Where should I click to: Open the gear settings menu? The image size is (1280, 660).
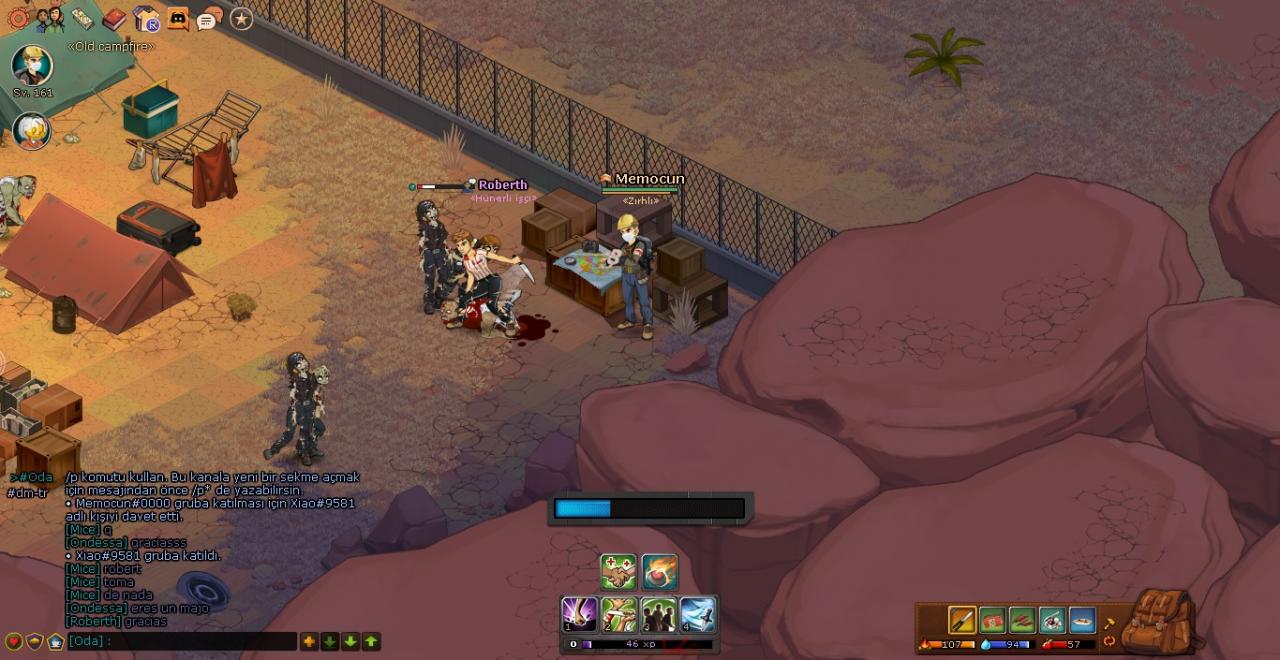[18, 18]
